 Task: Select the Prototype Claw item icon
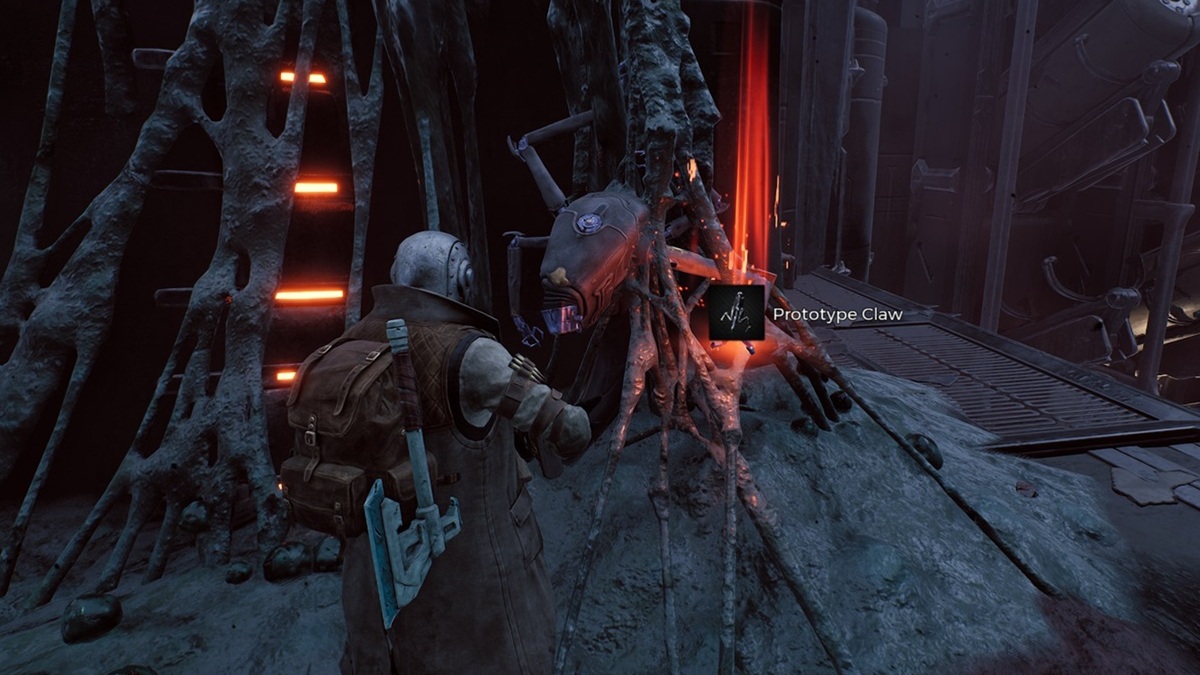pos(737,313)
